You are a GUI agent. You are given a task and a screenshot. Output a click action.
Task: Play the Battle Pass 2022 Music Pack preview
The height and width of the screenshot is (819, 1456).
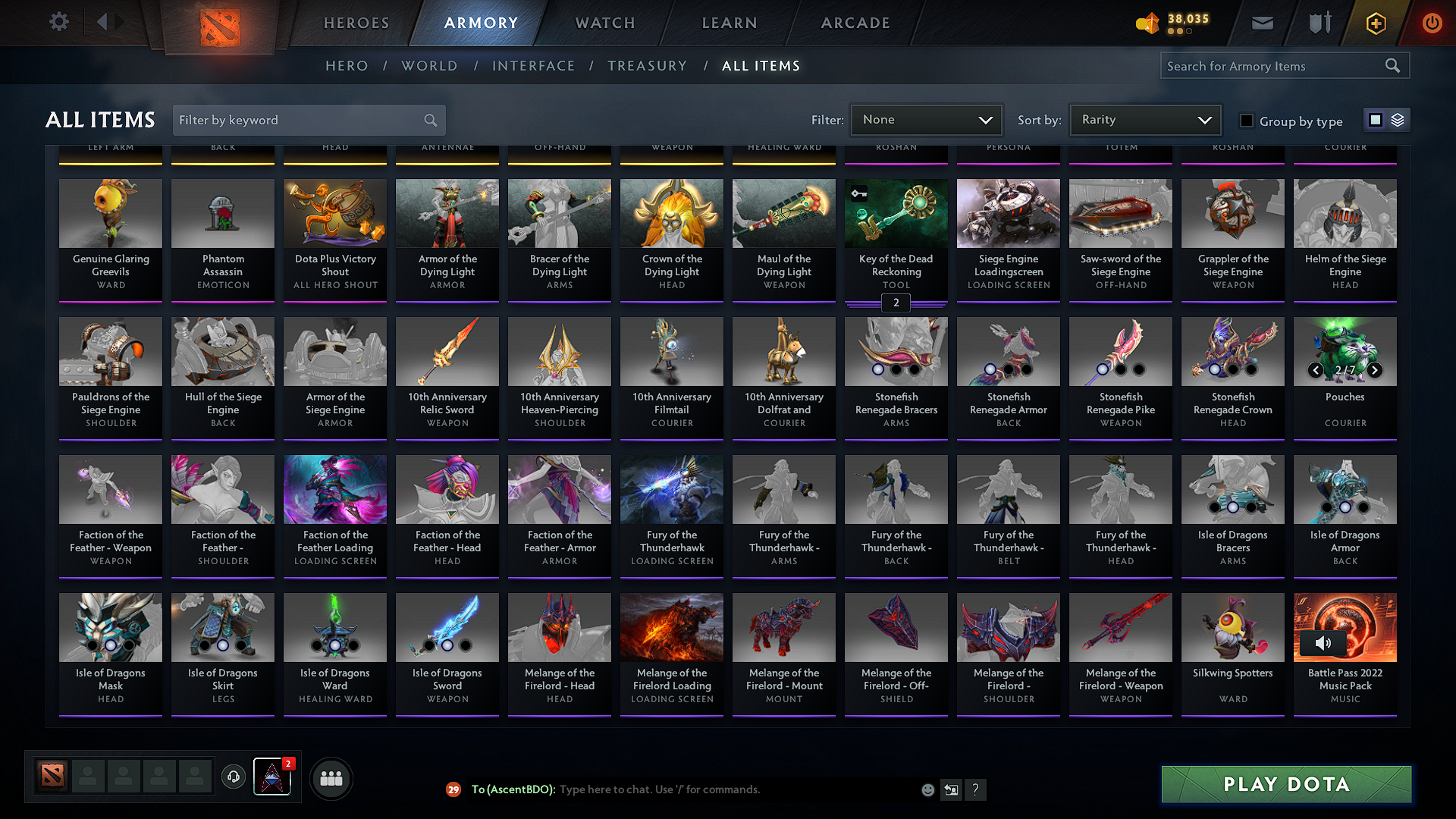click(1323, 644)
